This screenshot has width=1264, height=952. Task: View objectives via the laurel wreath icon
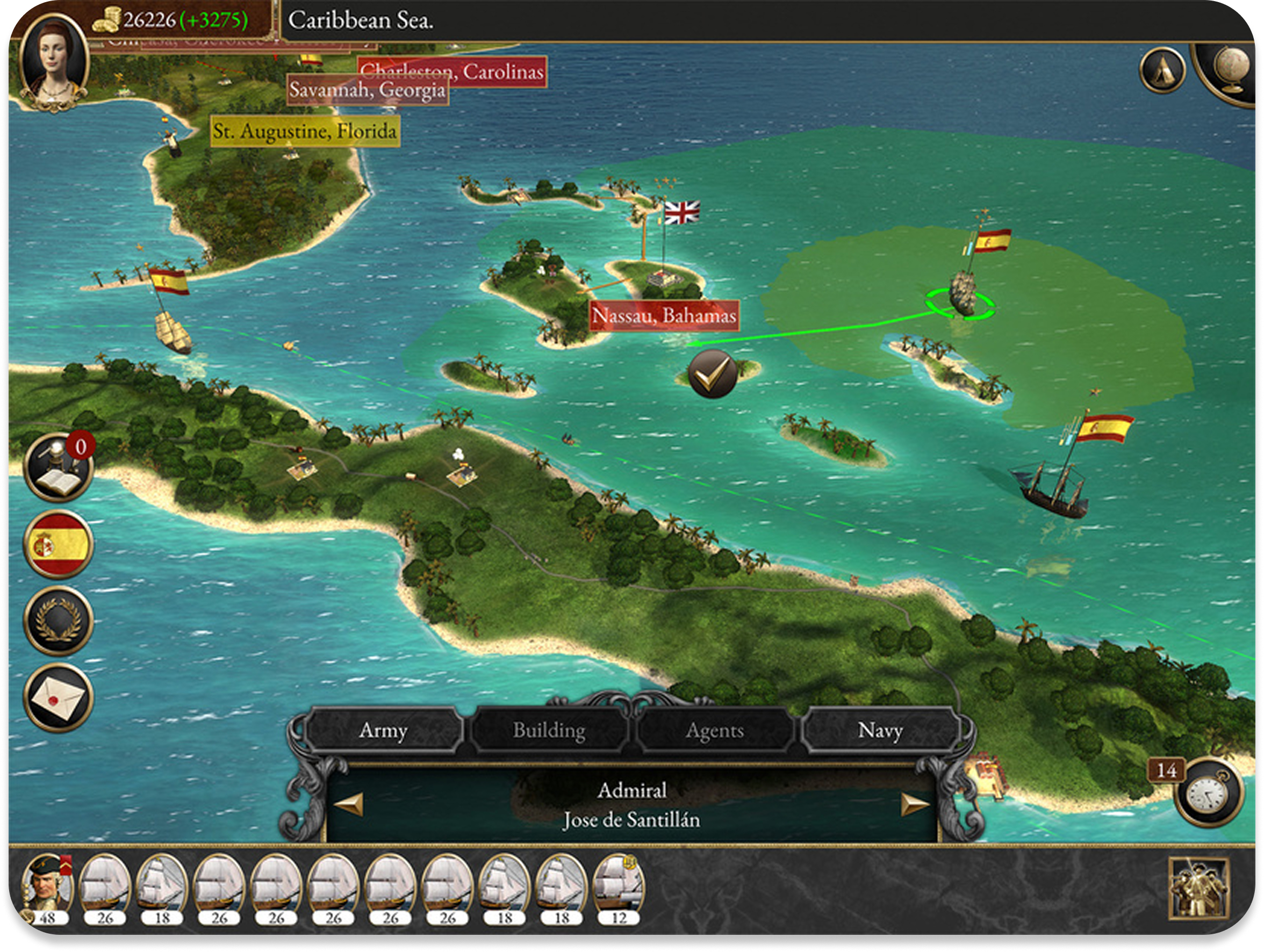click(58, 621)
